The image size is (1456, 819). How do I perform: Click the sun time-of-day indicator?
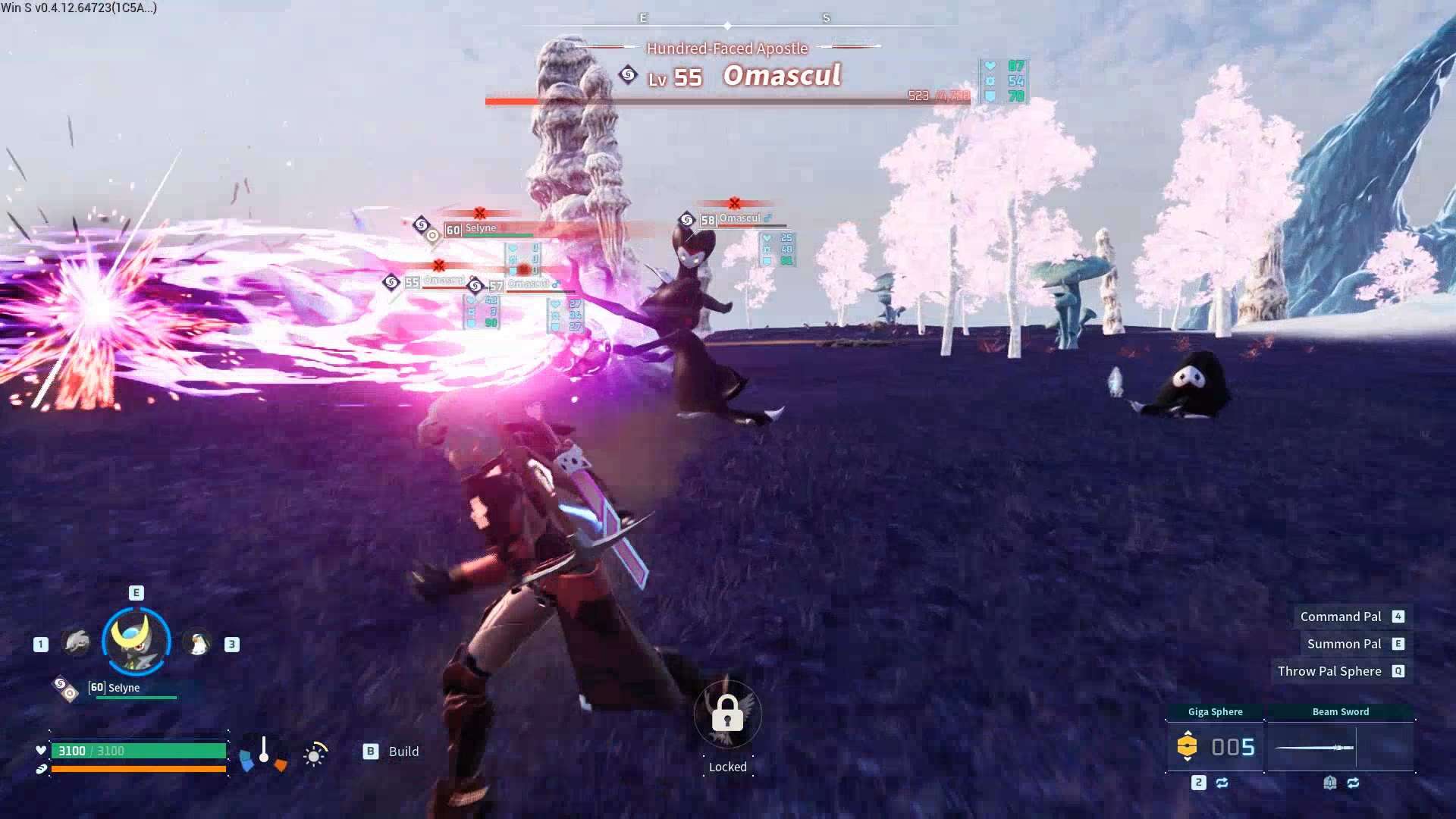coord(315,755)
